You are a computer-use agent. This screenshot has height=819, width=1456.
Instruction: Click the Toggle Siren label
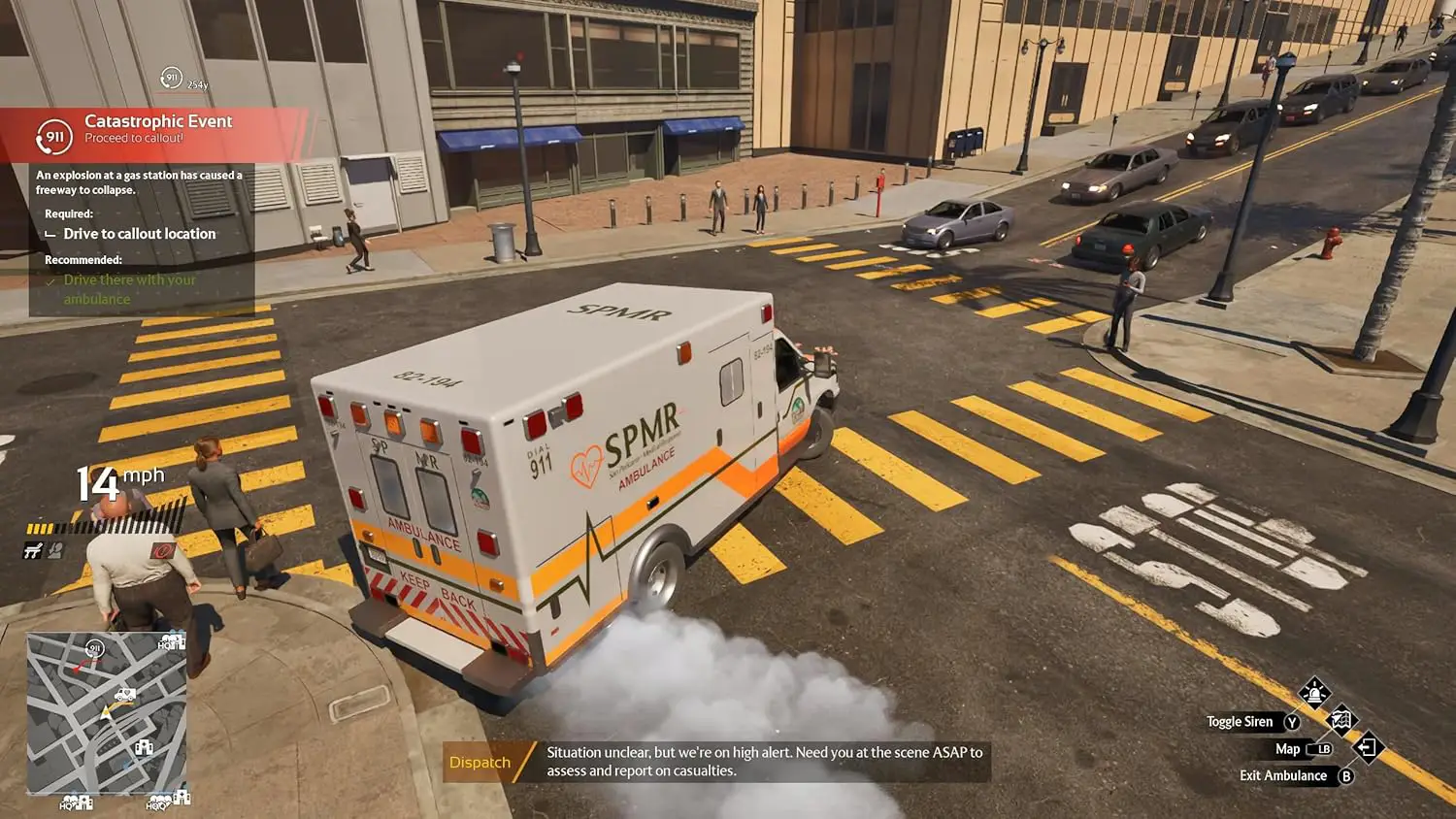(1240, 722)
